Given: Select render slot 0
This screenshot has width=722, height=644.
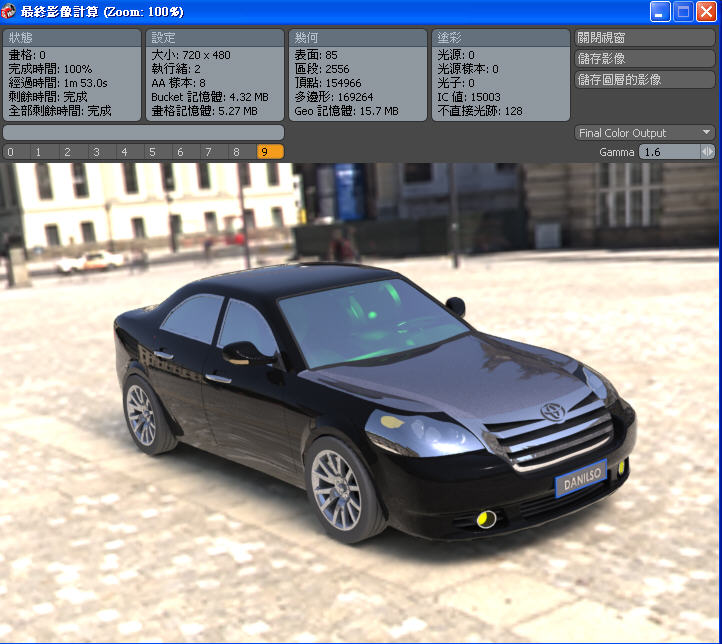Looking at the screenshot, I should coord(10,152).
